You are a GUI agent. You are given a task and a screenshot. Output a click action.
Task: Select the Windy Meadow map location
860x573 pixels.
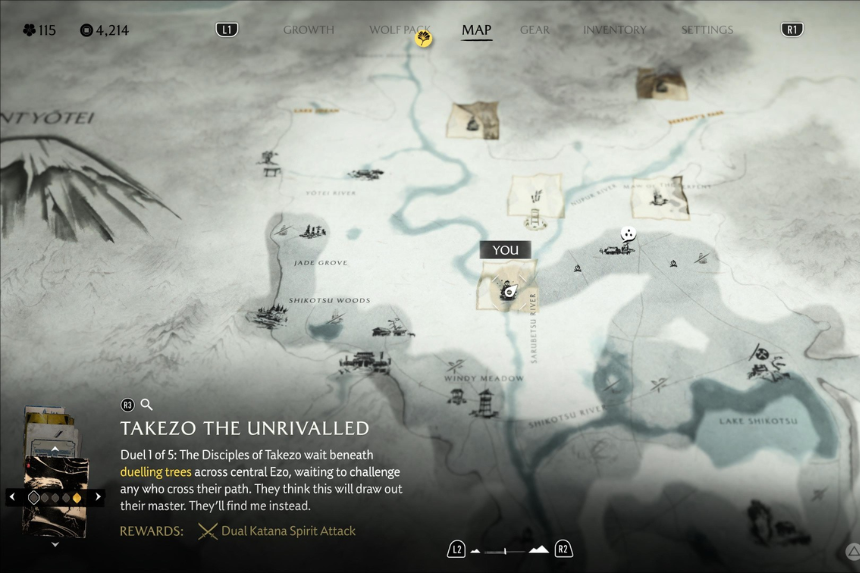pyautogui.click(x=484, y=378)
